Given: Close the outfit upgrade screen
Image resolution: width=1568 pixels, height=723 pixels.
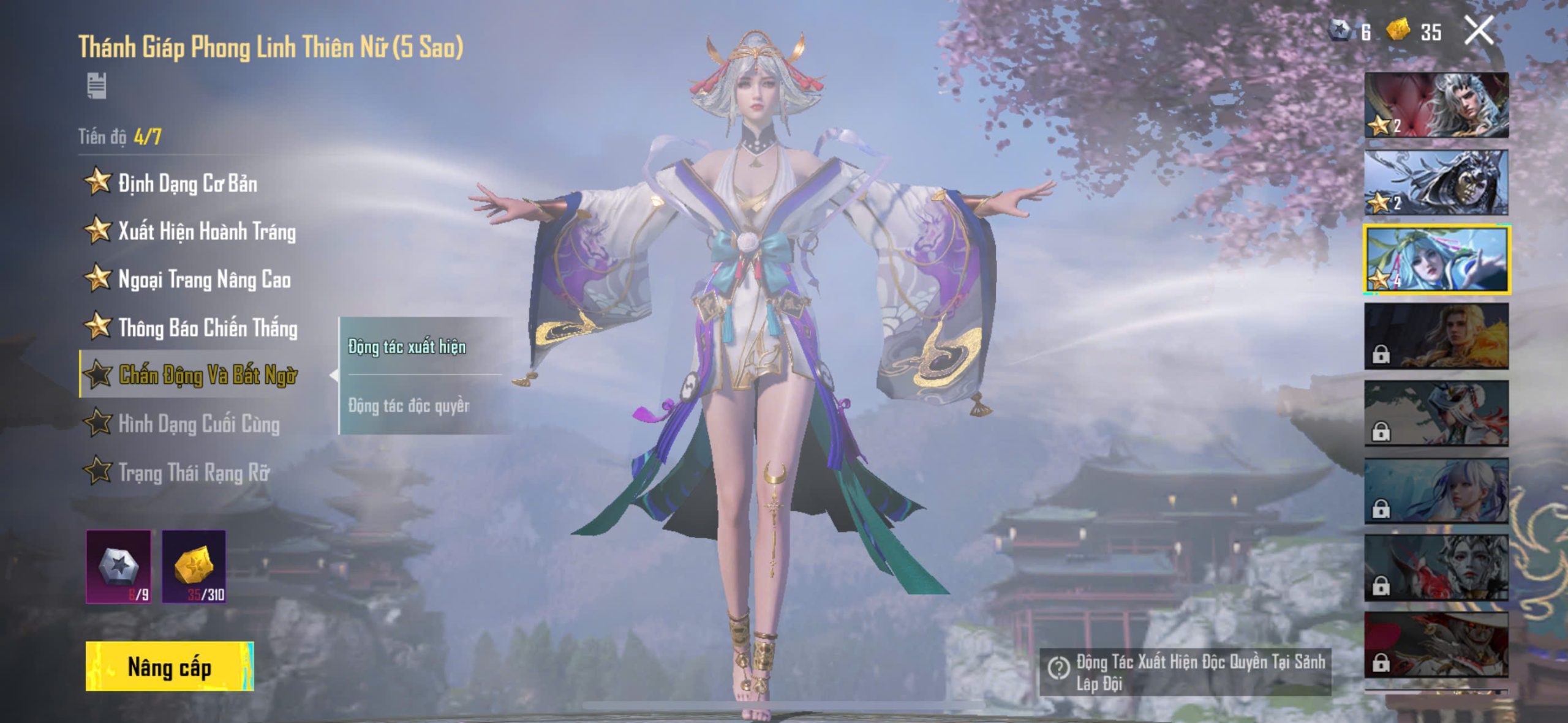Looking at the screenshot, I should coord(1479,31).
